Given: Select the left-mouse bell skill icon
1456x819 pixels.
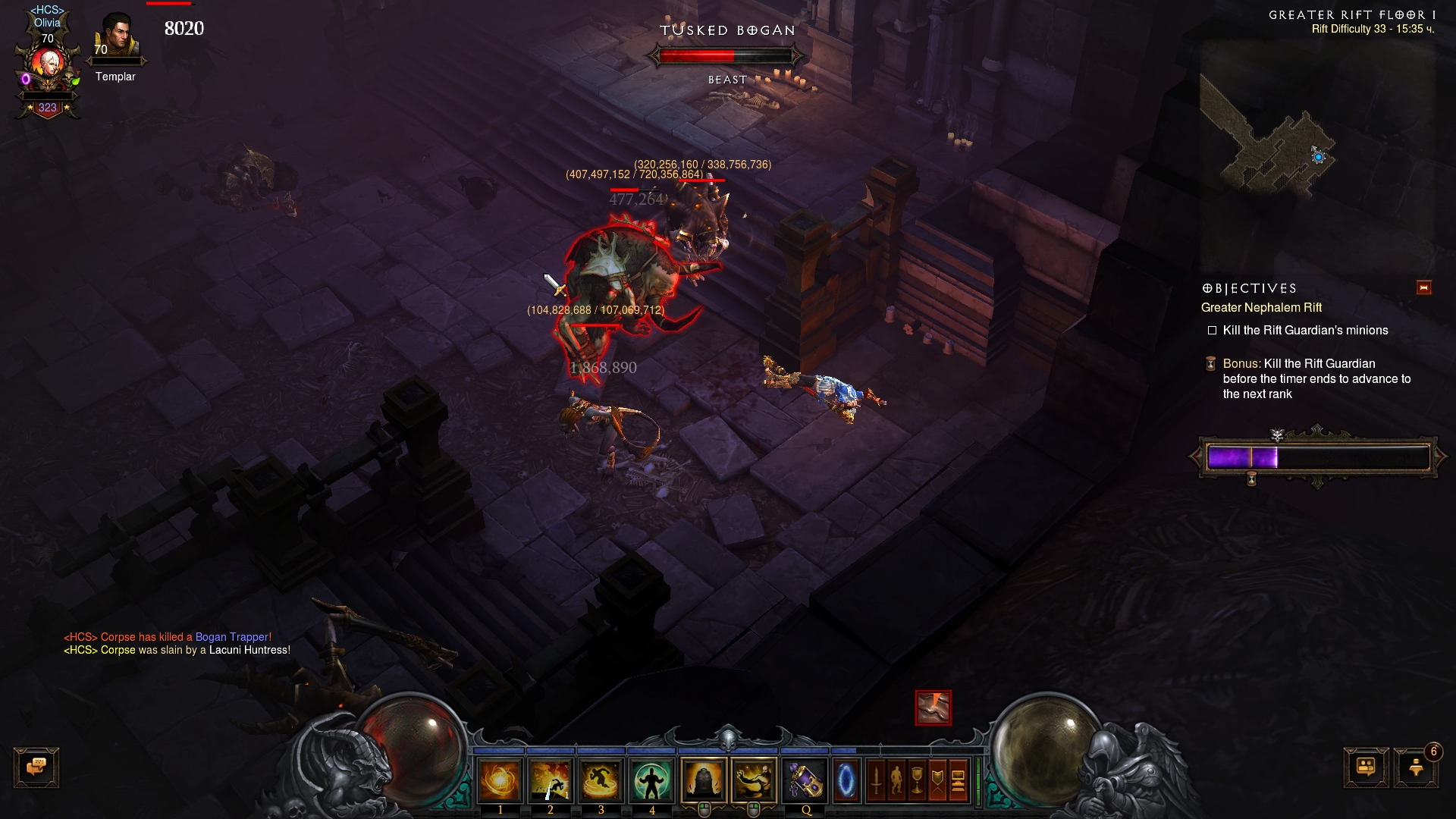Looking at the screenshot, I should coord(704,780).
